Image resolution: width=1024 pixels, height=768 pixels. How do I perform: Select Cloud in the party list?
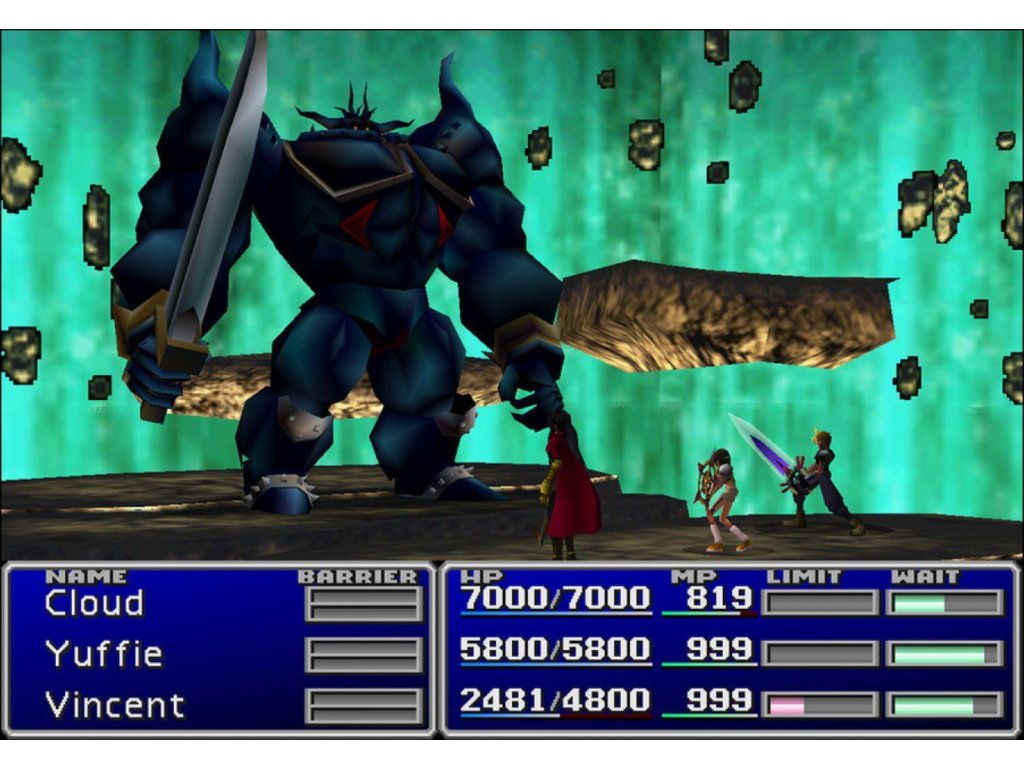click(94, 603)
